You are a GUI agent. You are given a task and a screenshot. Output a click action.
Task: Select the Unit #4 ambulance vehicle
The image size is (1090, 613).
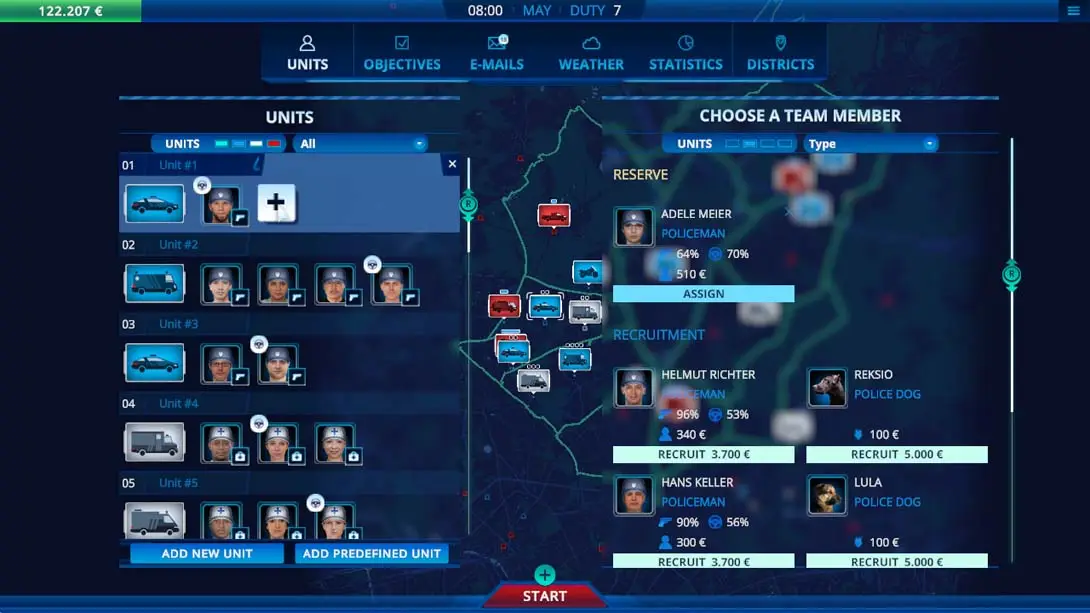(154, 442)
